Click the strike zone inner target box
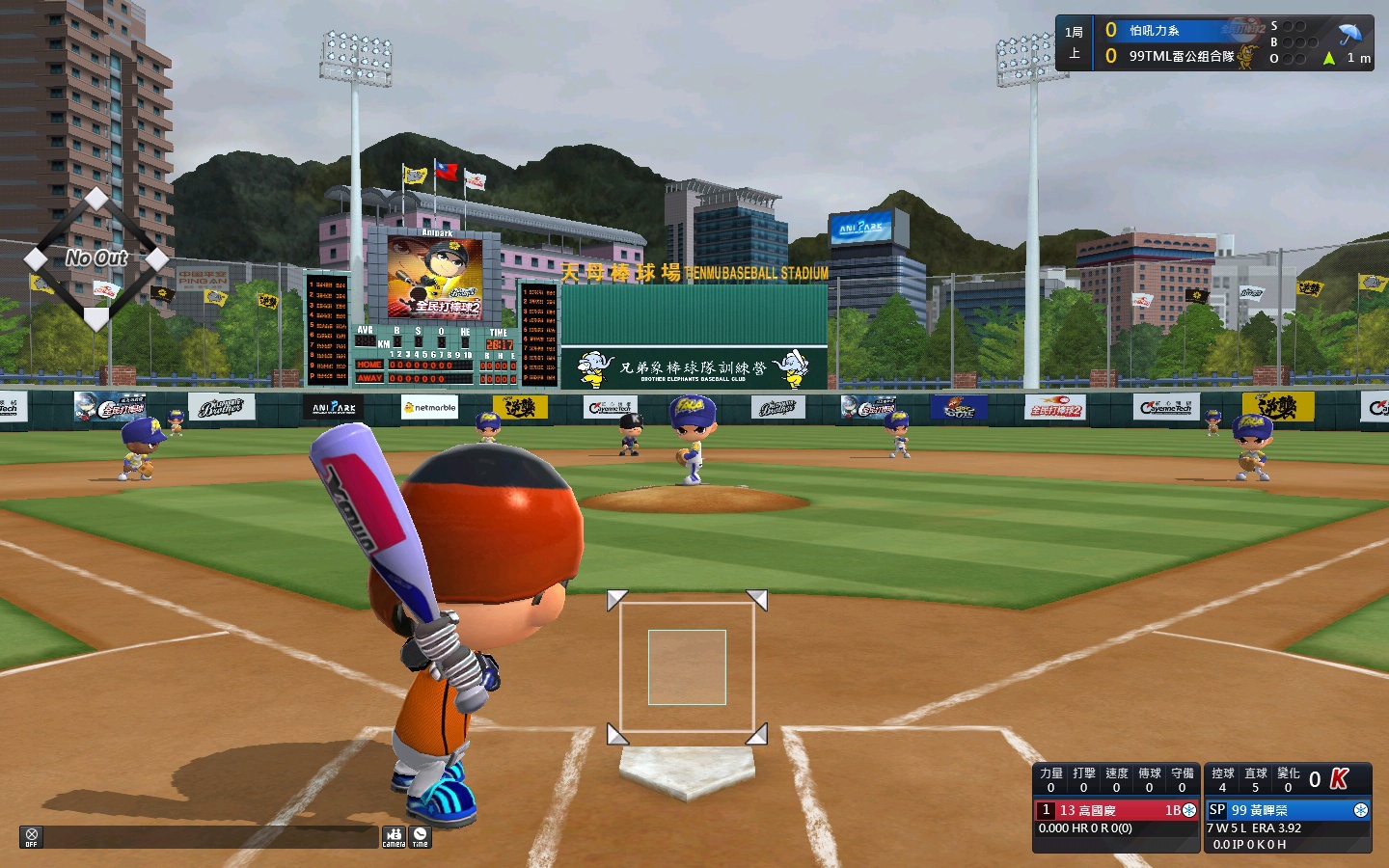 [x=687, y=667]
